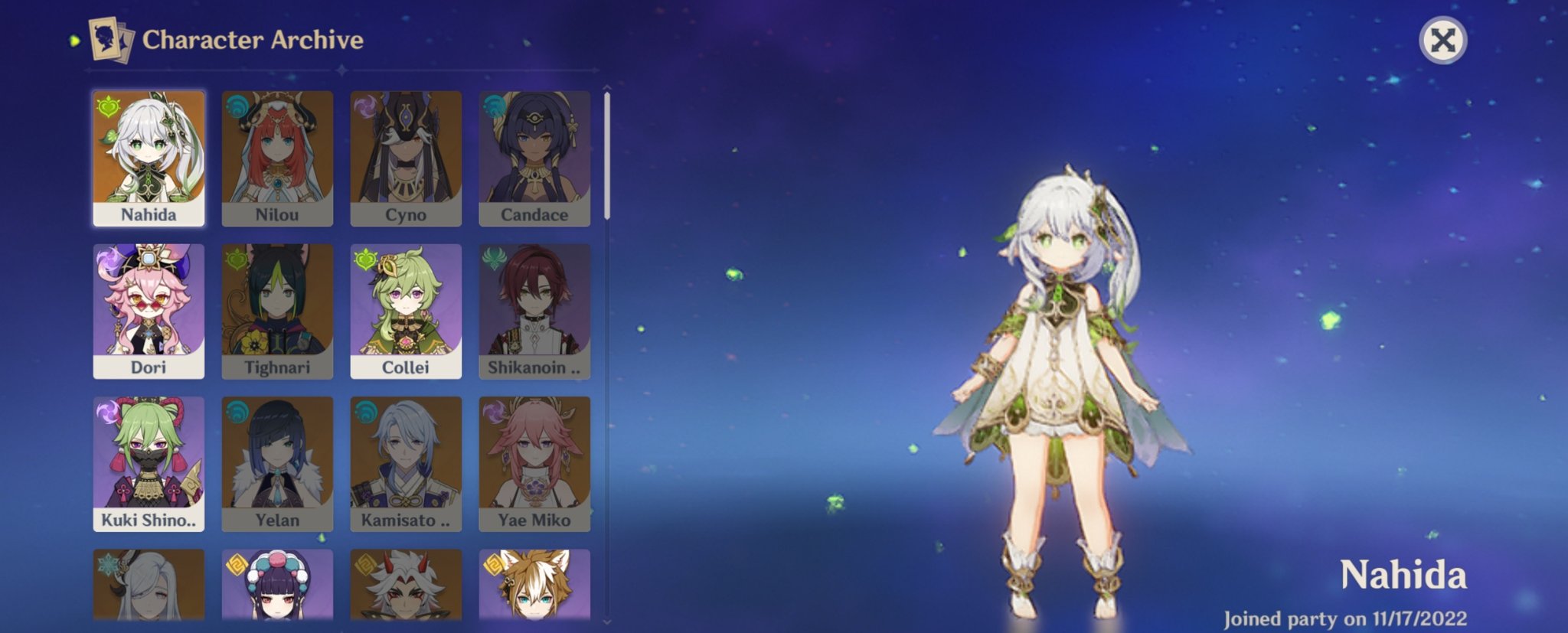Click the Dendro icon on Collei's card
This screenshot has width=1568, height=633.
(x=364, y=259)
